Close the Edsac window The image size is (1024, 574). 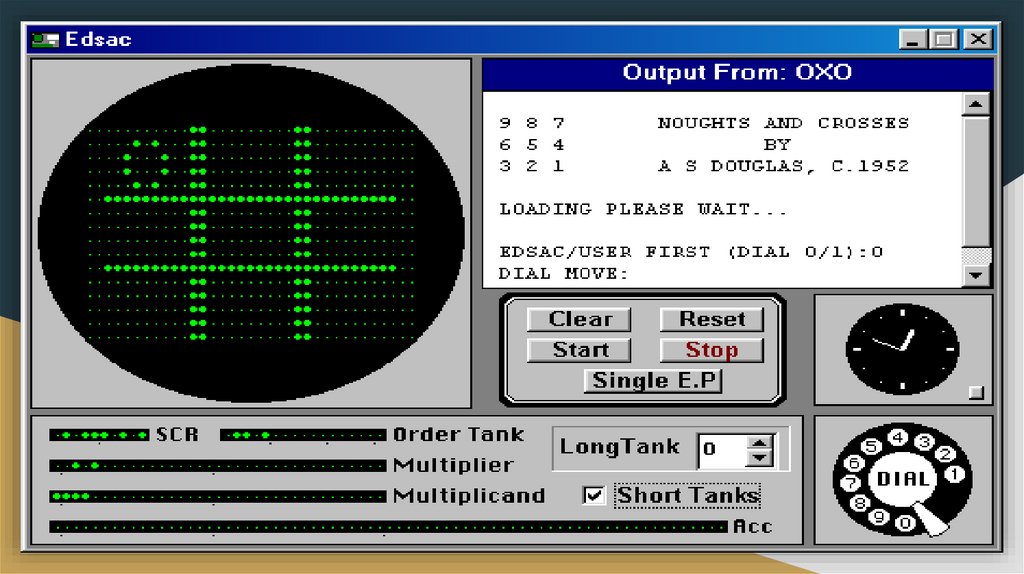pyautogui.click(x=979, y=40)
